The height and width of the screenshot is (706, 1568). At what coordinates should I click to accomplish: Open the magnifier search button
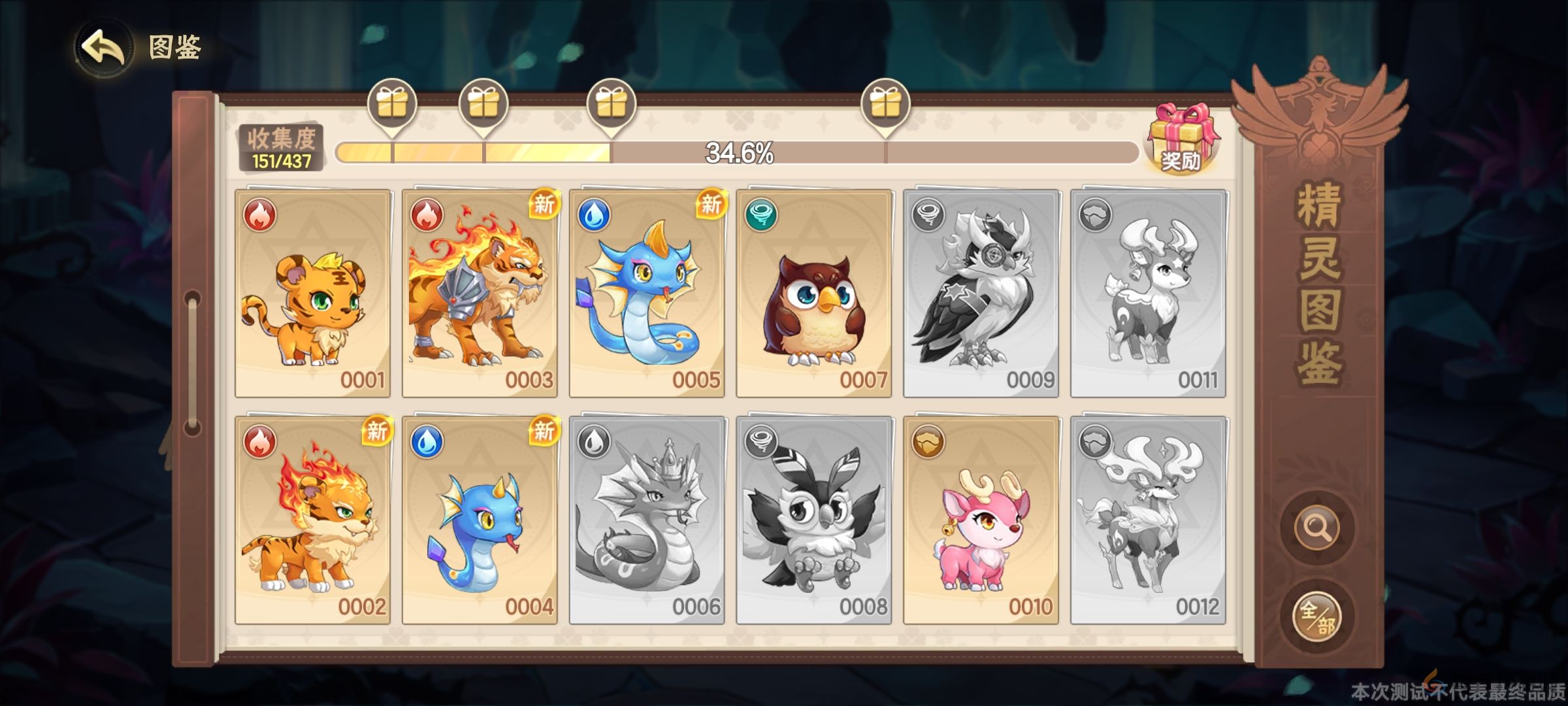pyautogui.click(x=1316, y=527)
